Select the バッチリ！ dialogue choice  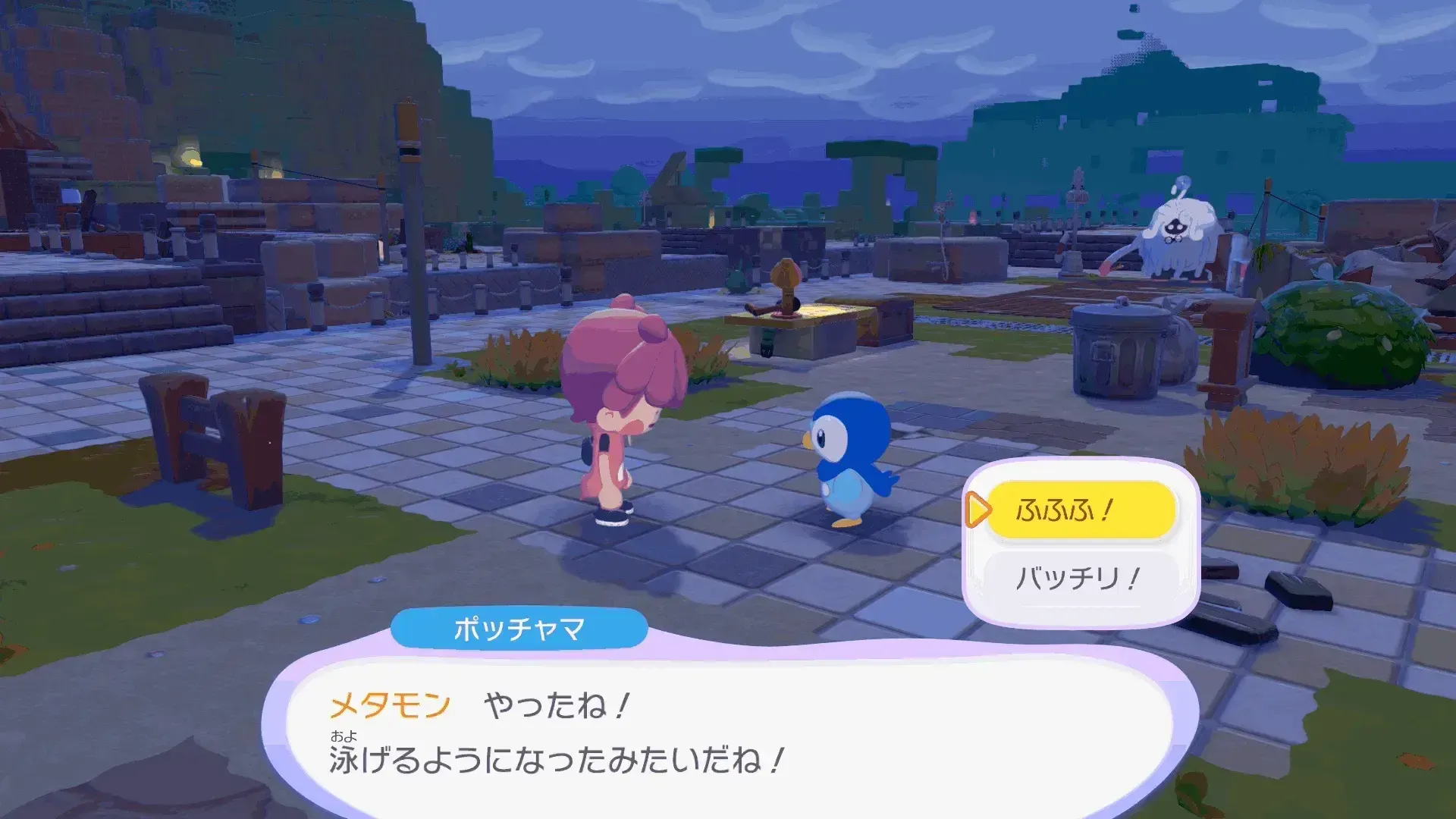(1080, 576)
